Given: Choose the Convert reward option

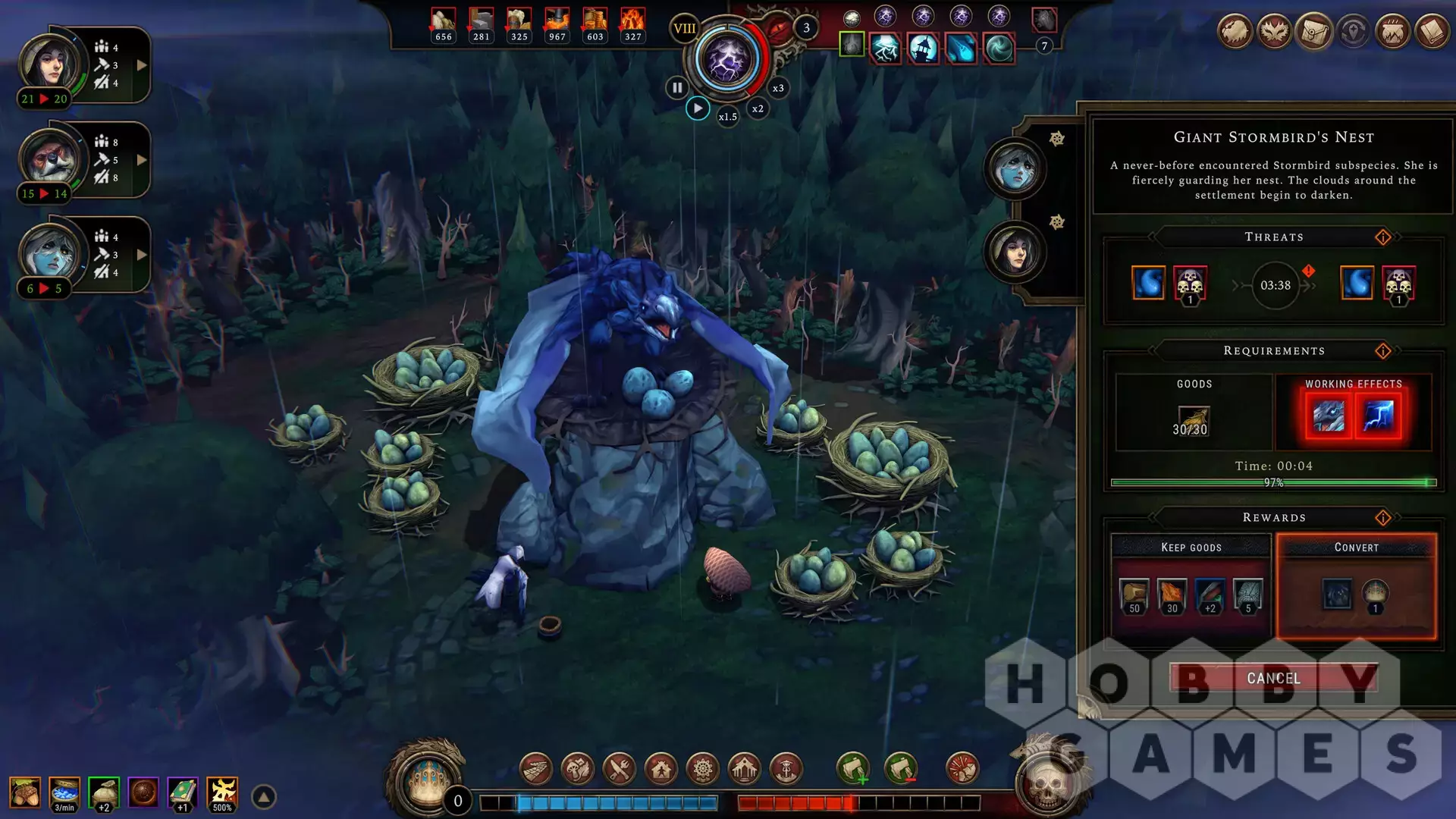Looking at the screenshot, I should [1356, 585].
